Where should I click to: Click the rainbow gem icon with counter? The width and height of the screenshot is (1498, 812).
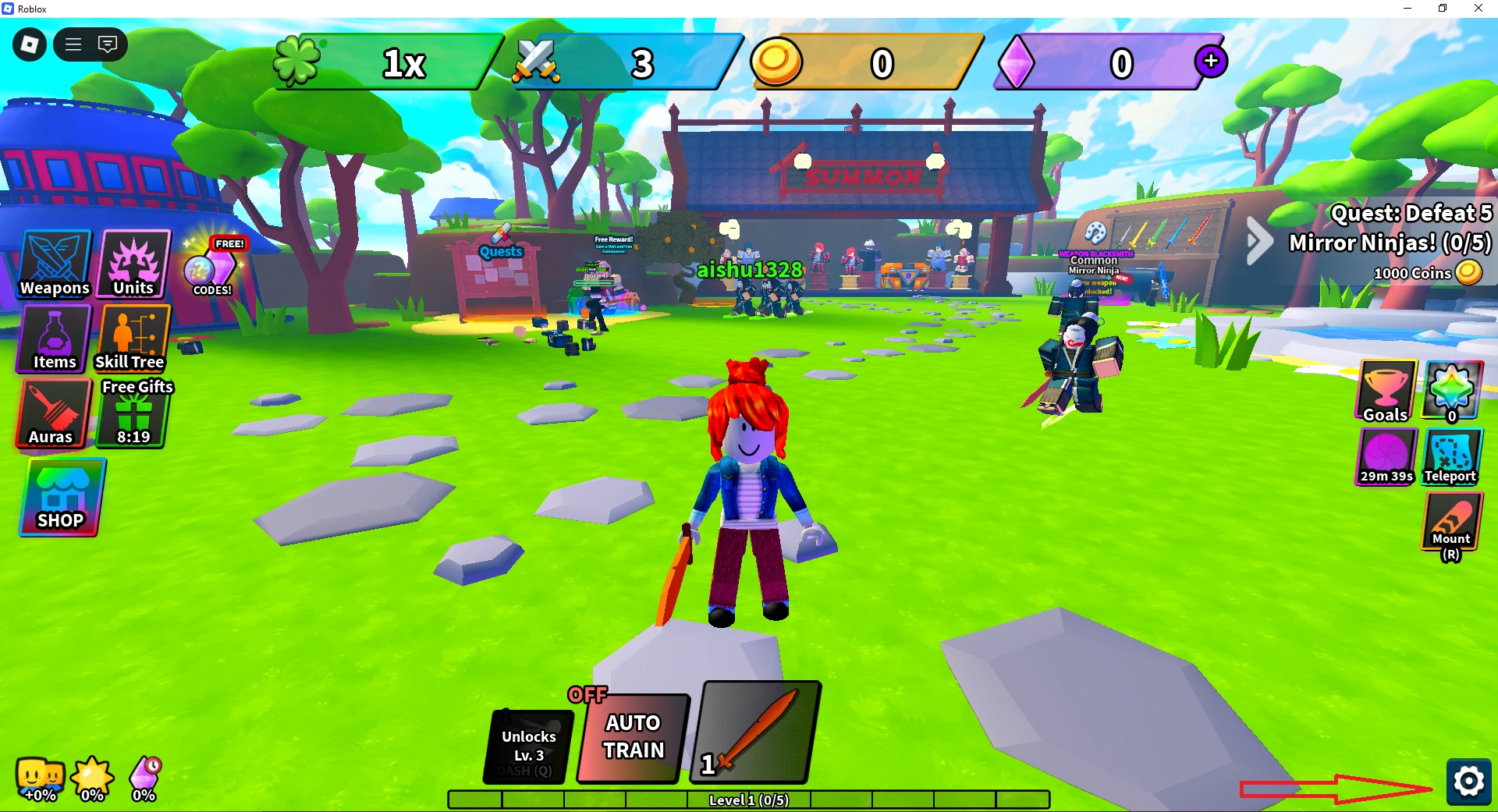(x=1450, y=392)
